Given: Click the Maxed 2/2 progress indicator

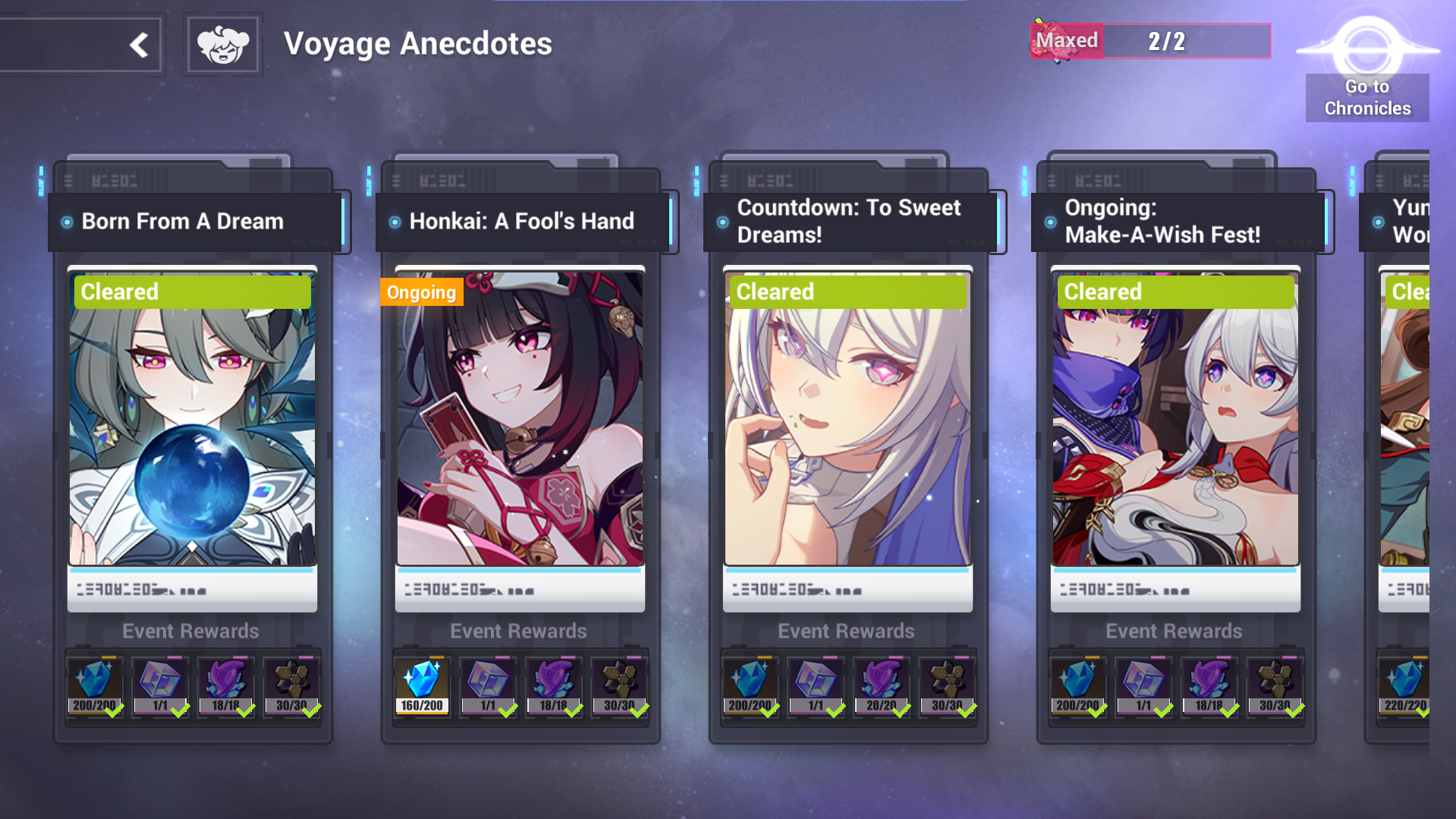Looking at the screenshot, I should click(x=1149, y=41).
